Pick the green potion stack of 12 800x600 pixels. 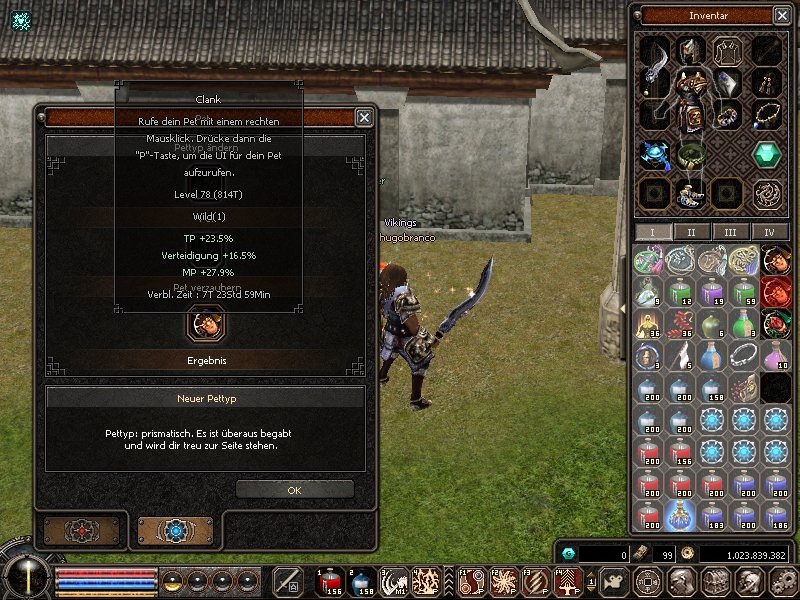coord(679,291)
